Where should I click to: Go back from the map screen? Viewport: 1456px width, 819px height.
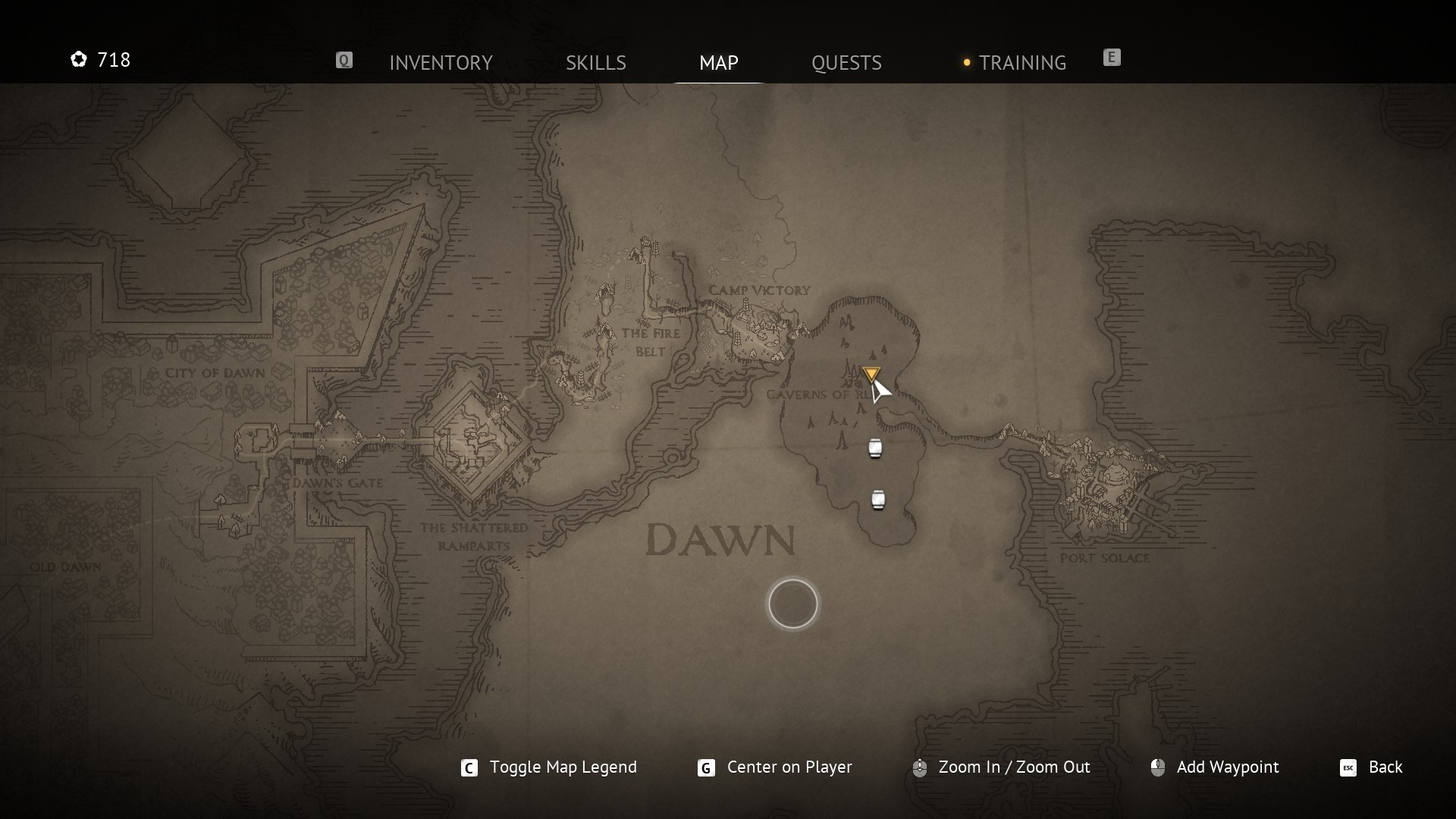pos(1384,767)
